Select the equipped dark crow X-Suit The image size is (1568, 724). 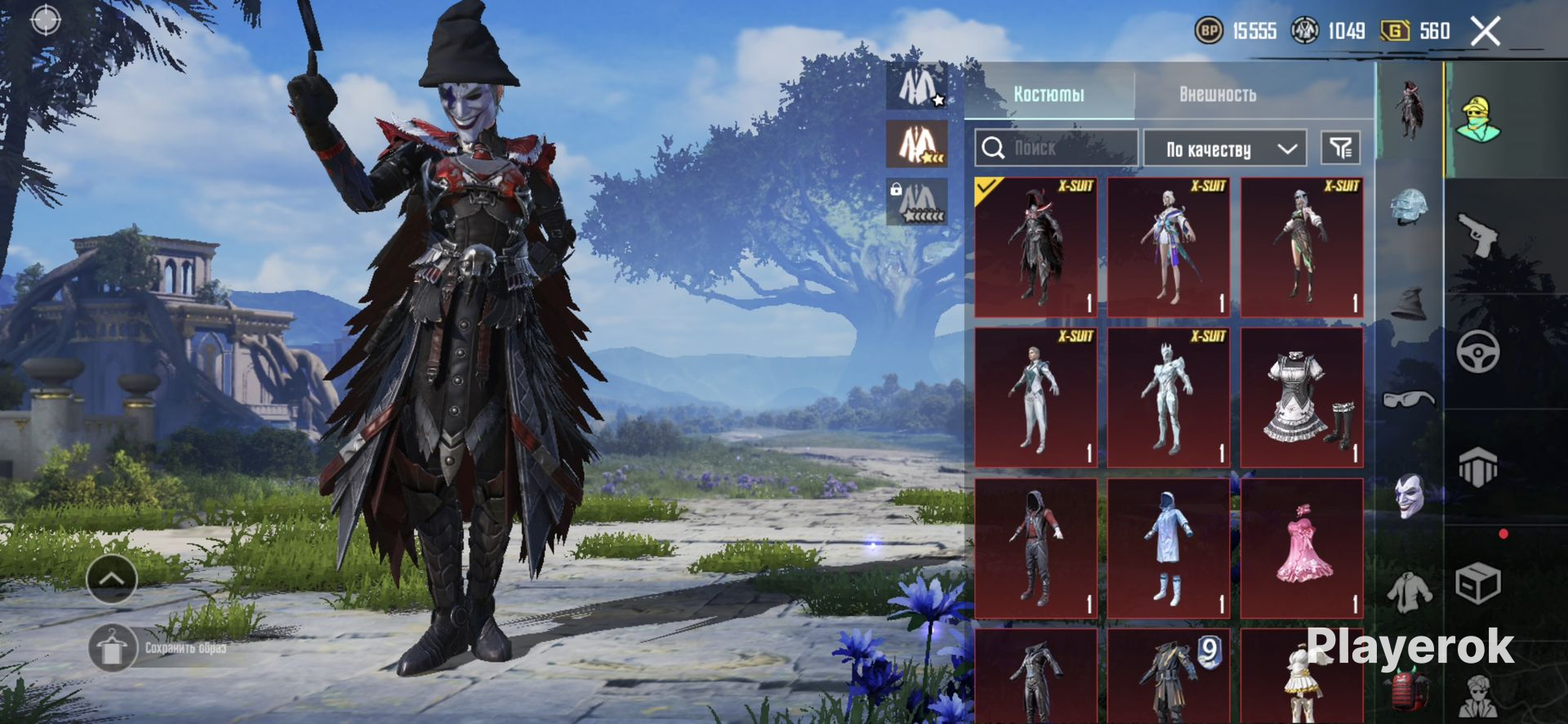coord(1036,247)
